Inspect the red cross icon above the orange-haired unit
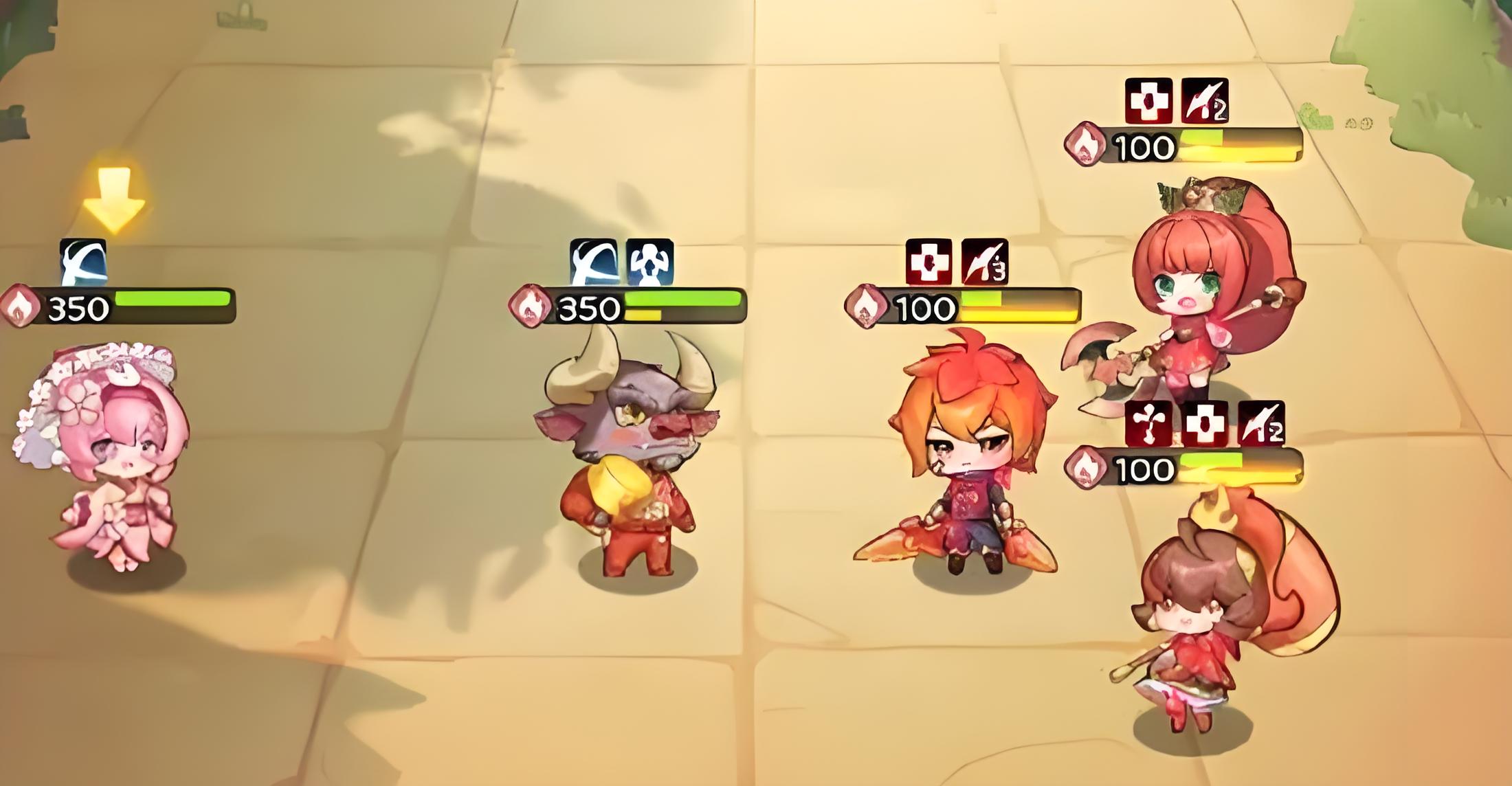This screenshot has height=786, width=1512. coord(929,262)
